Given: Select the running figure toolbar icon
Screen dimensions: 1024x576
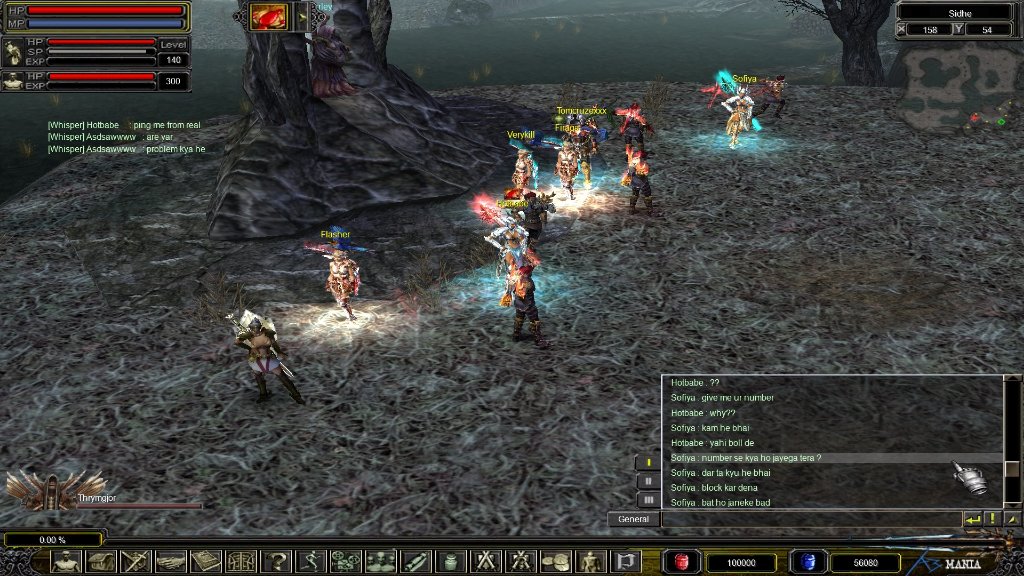Looking at the screenshot, I should pyautogui.click(x=311, y=562).
